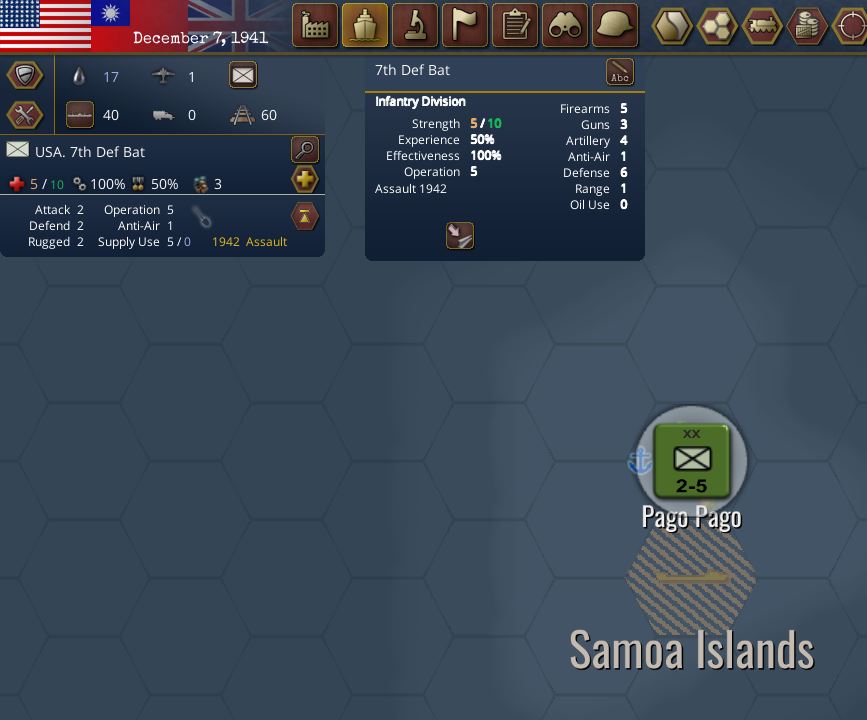Open the helmet units menu
Screen dimensions: 867x720
click(615, 26)
